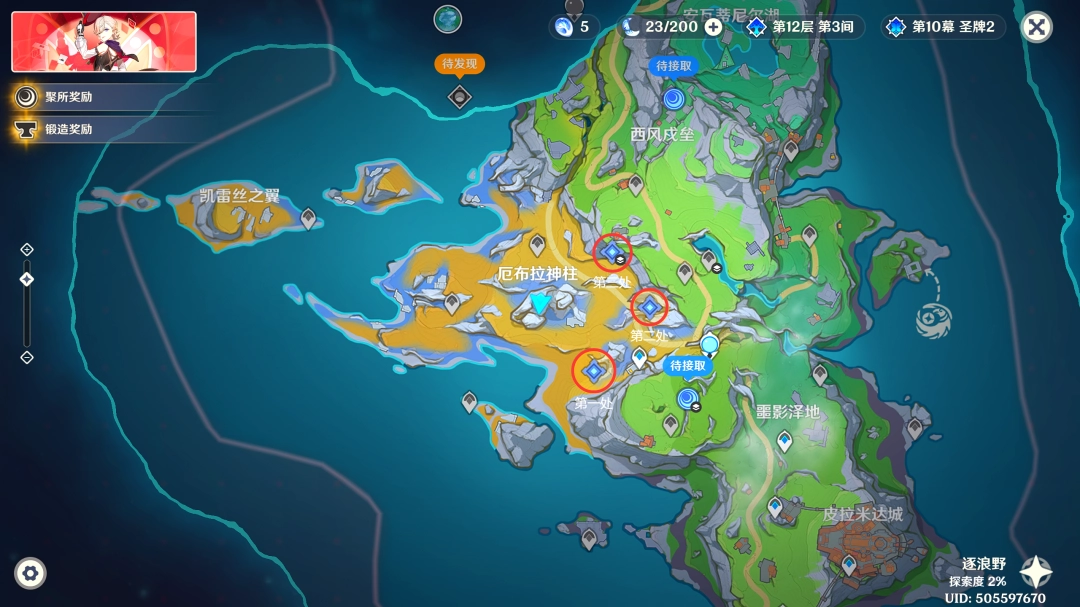Viewport: 1080px width, 607px height.
Task: Click the globe region switch icon
Action: coord(447,18)
